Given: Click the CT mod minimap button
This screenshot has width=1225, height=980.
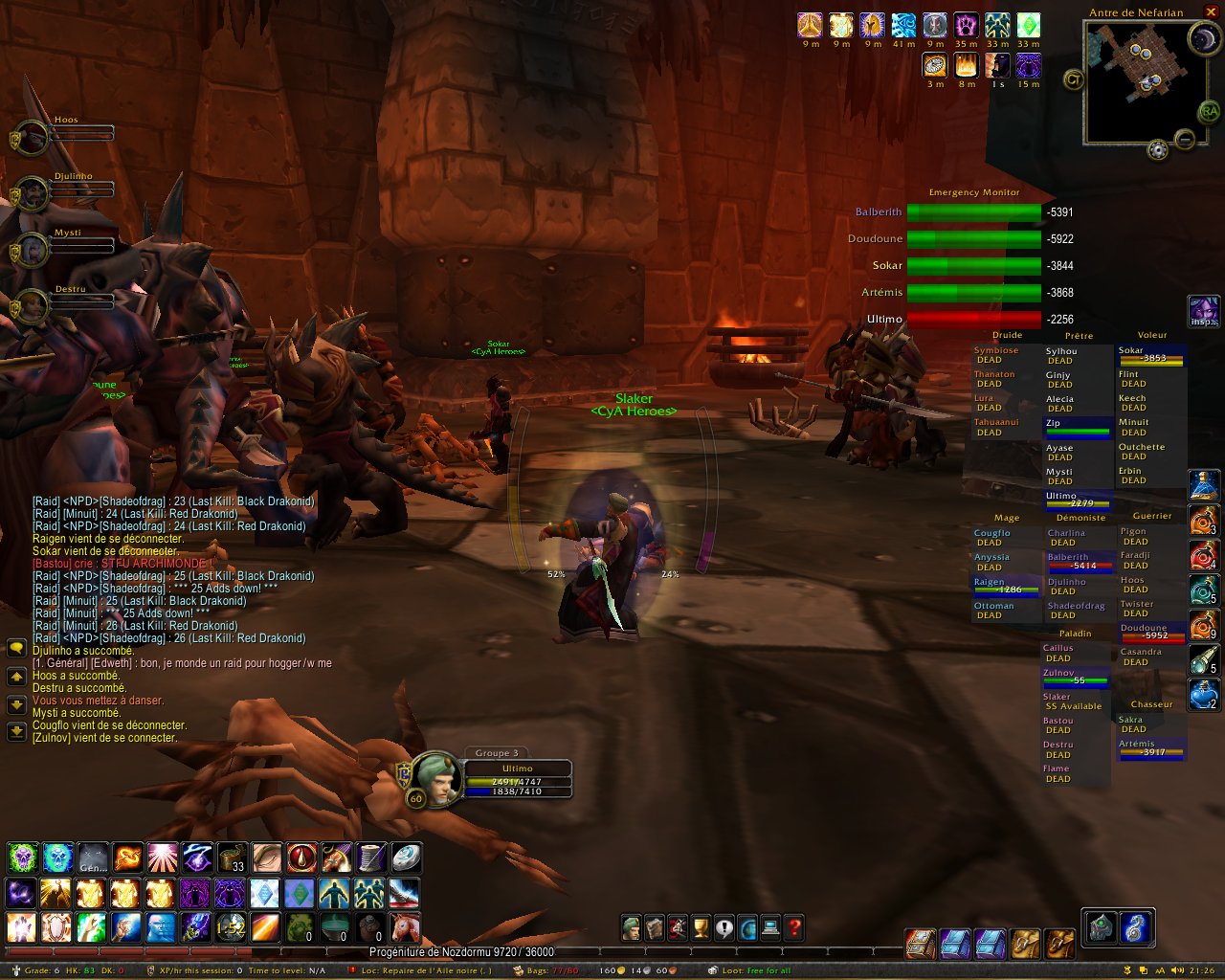Looking at the screenshot, I should click(x=1073, y=80).
